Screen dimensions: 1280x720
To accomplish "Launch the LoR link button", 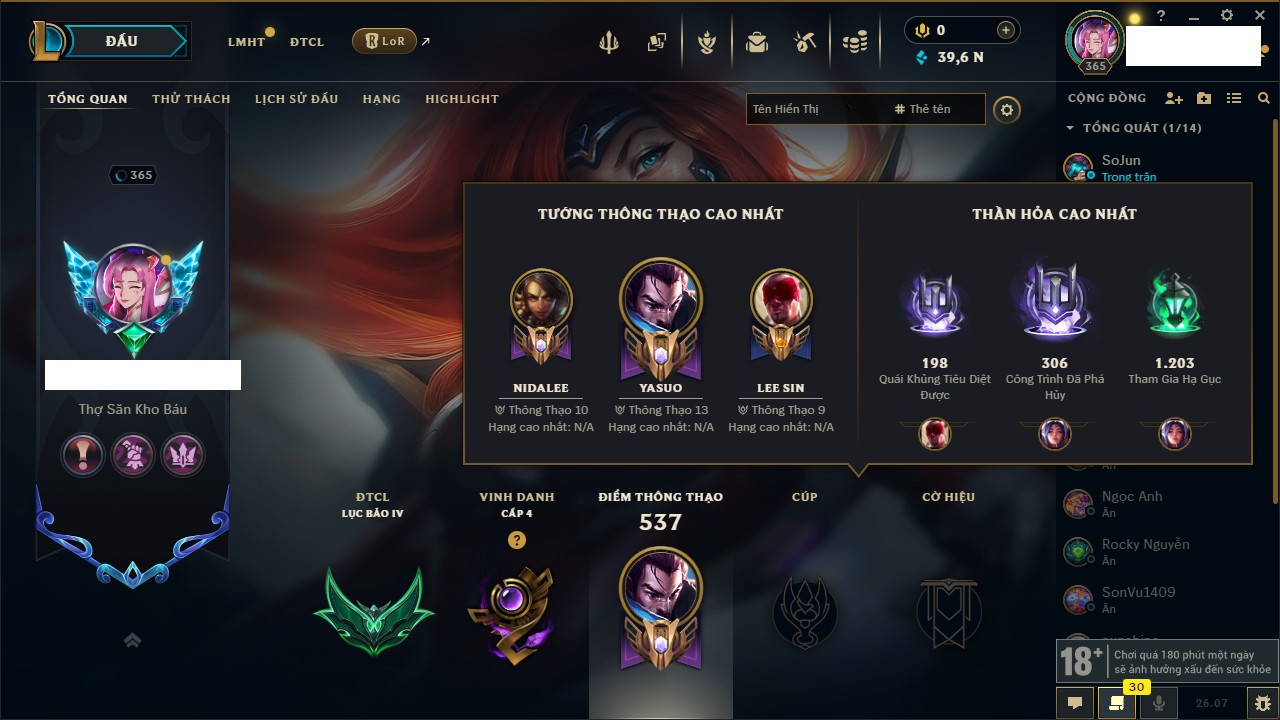I will (384, 42).
